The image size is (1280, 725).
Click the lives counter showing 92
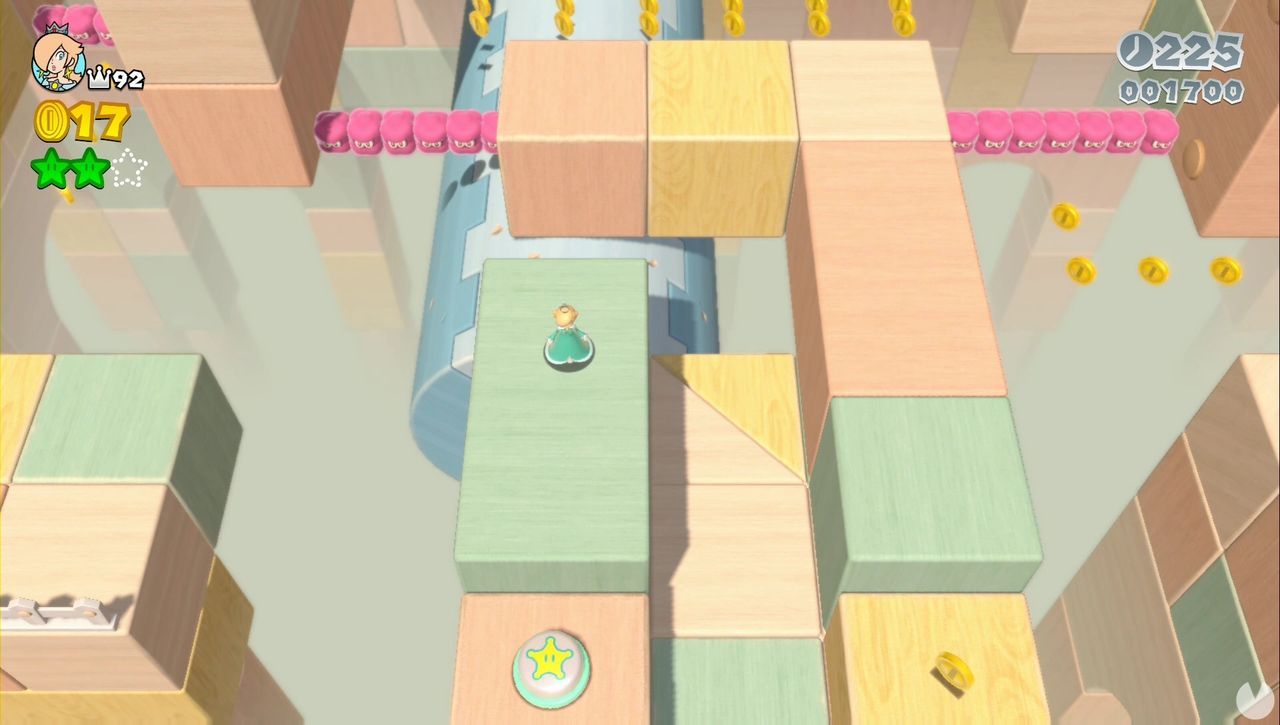[131, 75]
